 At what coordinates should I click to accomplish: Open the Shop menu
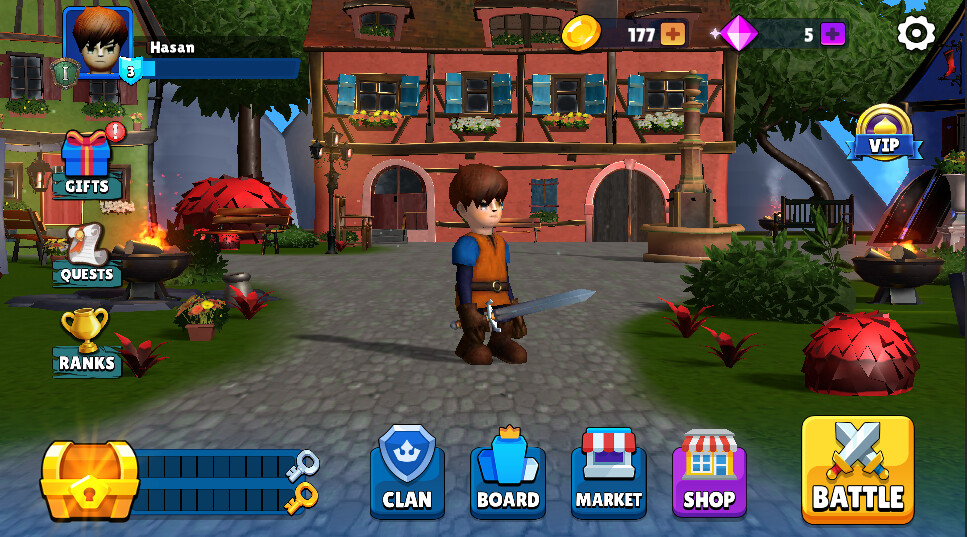pos(709,473)
